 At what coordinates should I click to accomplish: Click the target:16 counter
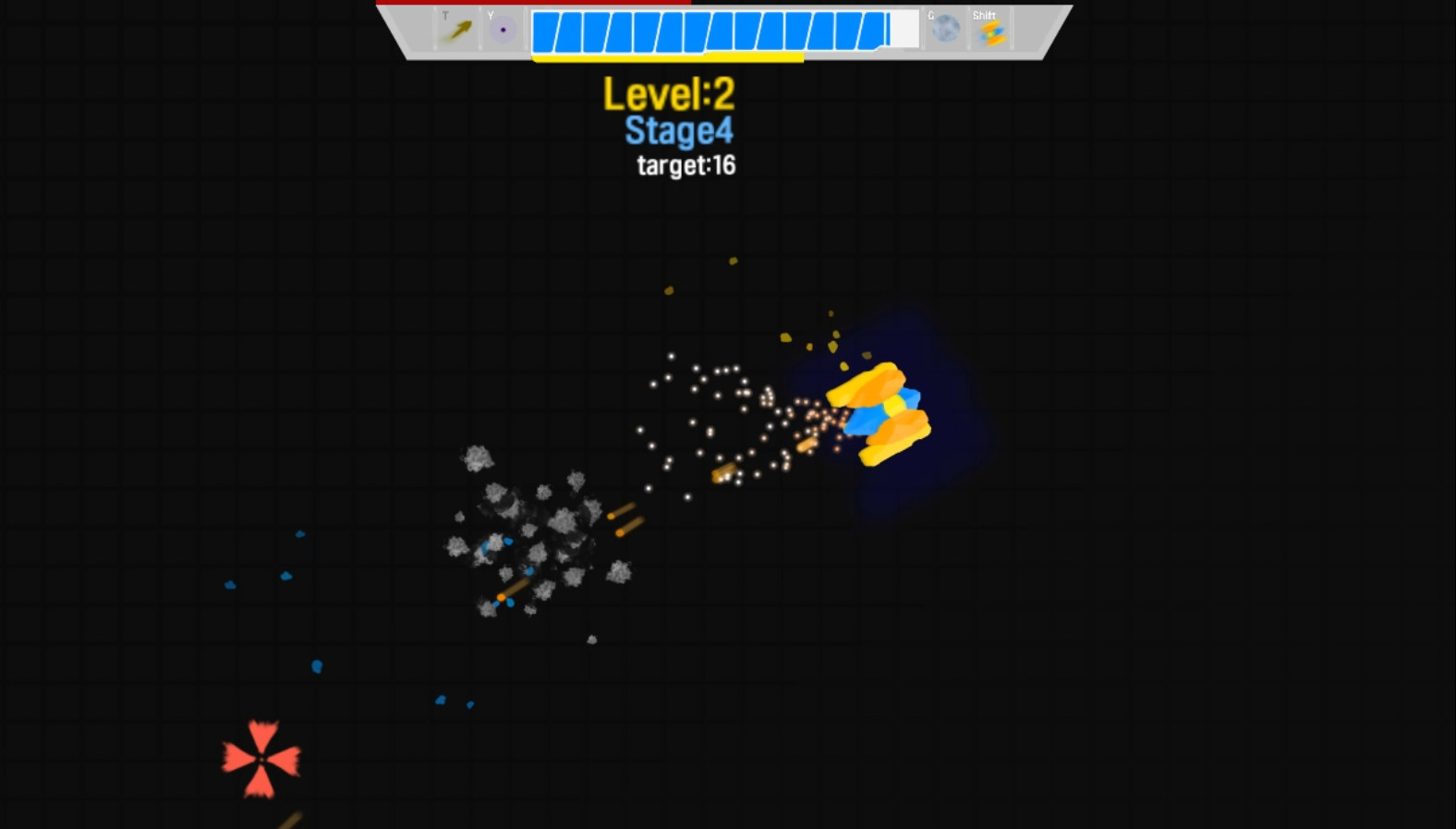coord(686,165)
